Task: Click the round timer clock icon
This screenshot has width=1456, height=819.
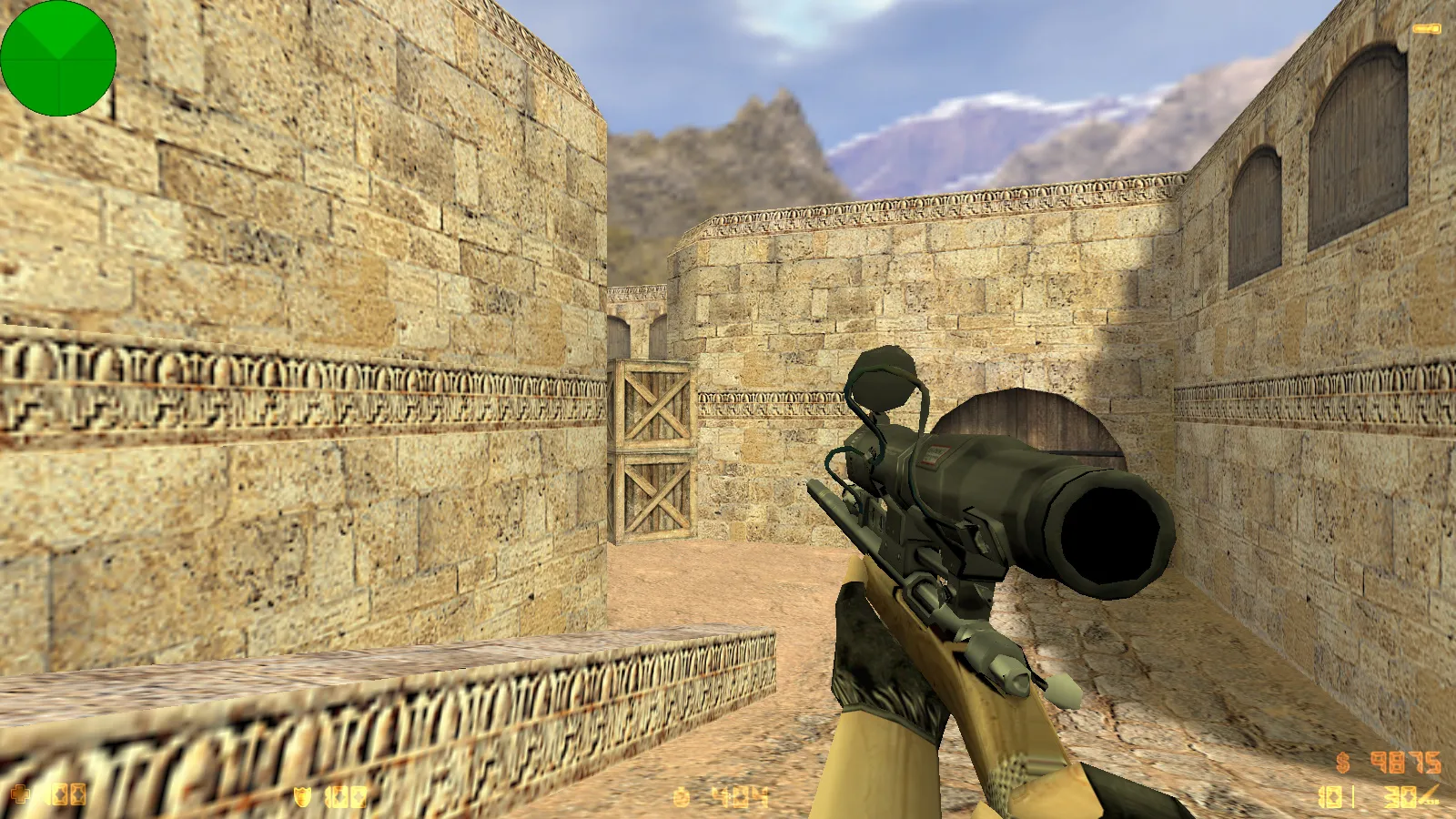Action: coord(681,796)
